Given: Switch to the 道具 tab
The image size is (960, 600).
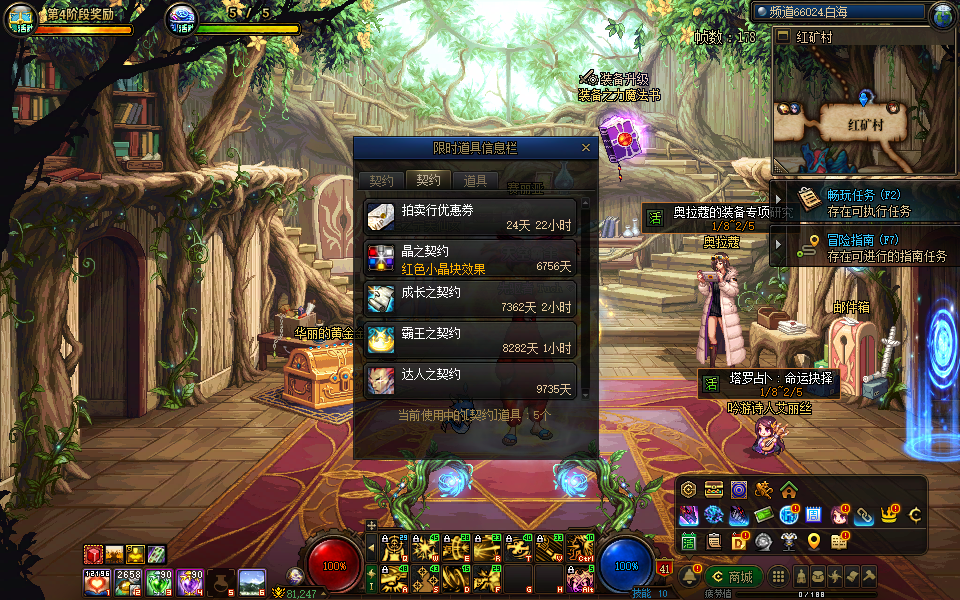Looking at the screenshot, I should [x=475, y=181].
